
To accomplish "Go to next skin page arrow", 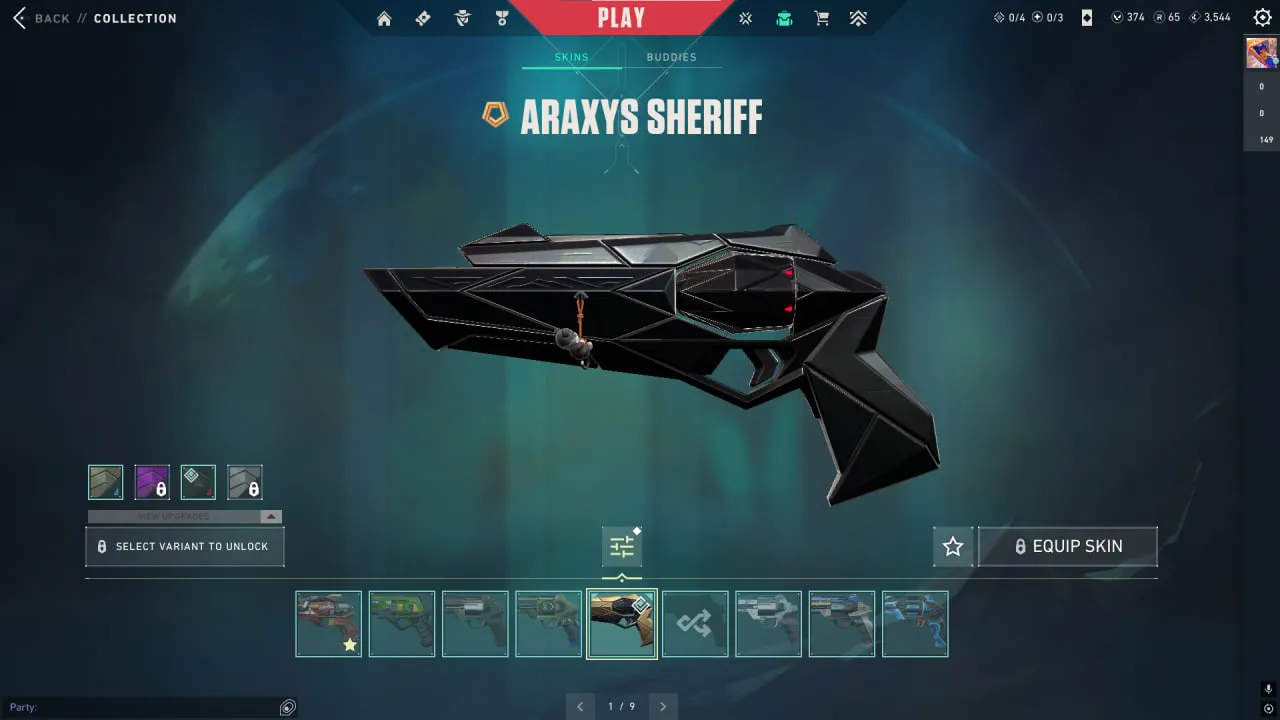I will (x=662, y=706).
